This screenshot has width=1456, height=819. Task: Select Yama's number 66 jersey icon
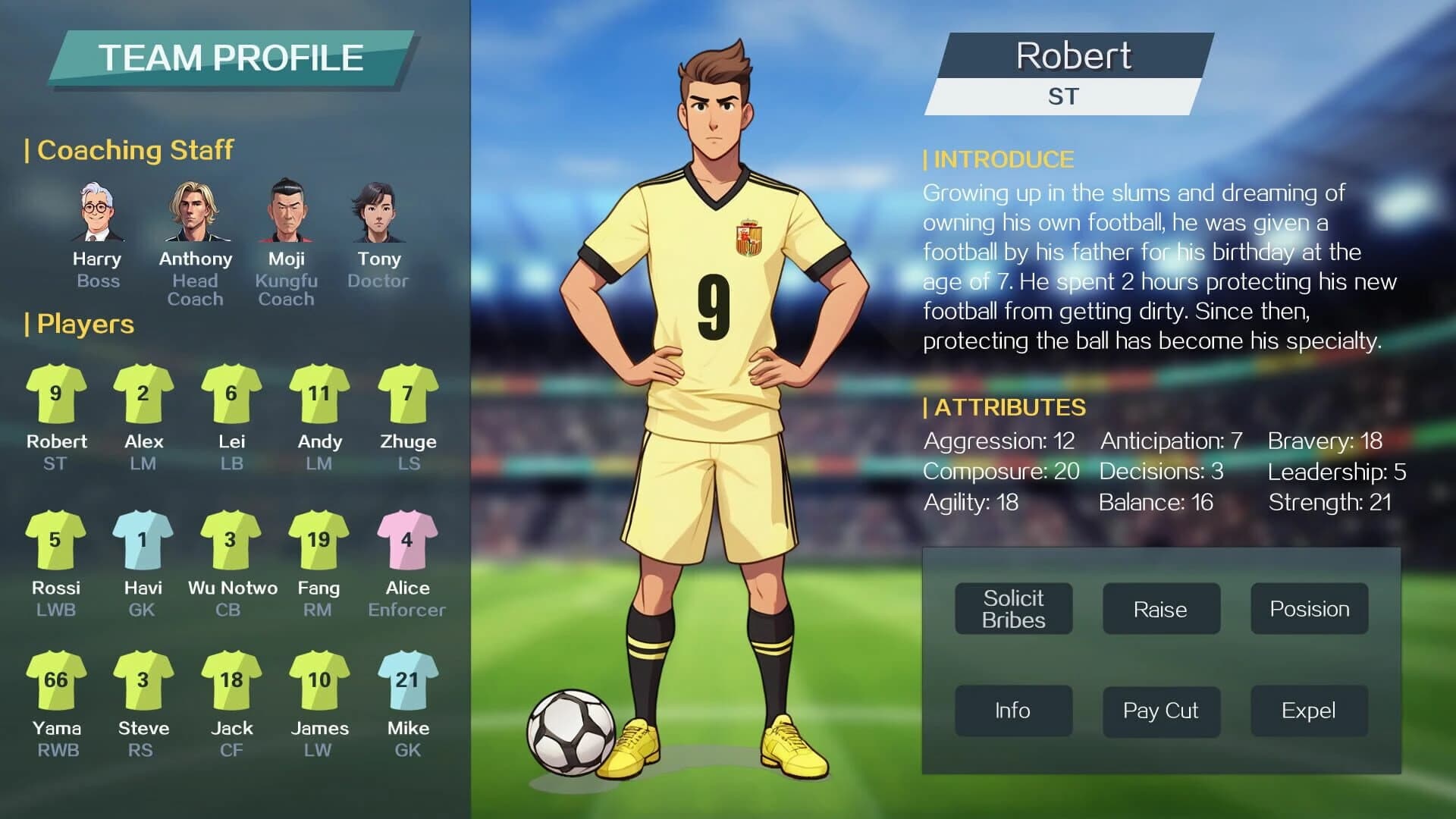[x=56, y=681]
